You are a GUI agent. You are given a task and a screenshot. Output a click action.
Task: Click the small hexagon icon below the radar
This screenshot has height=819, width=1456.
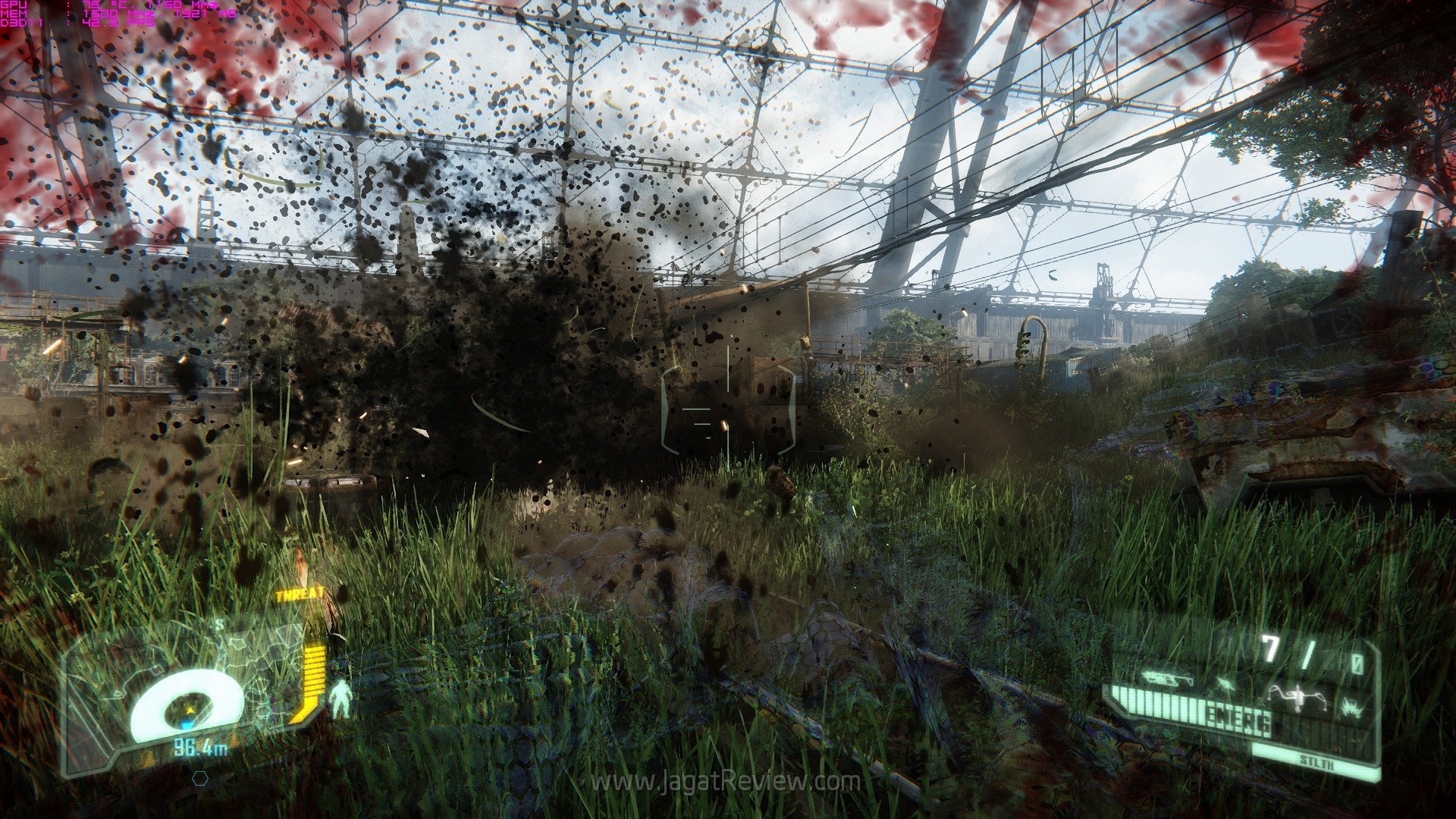200,777
